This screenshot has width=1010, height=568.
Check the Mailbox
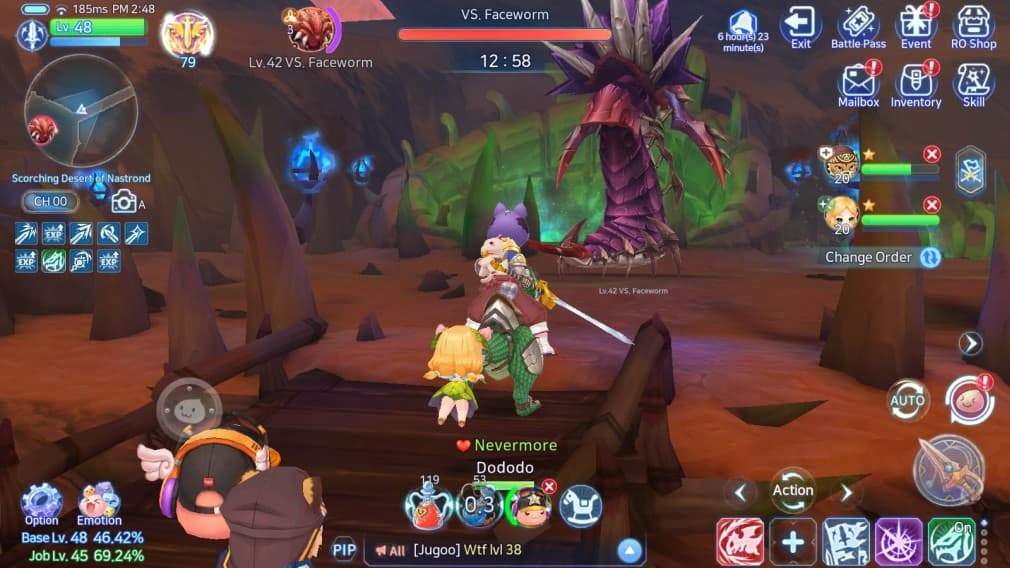[x=858, y=84]
